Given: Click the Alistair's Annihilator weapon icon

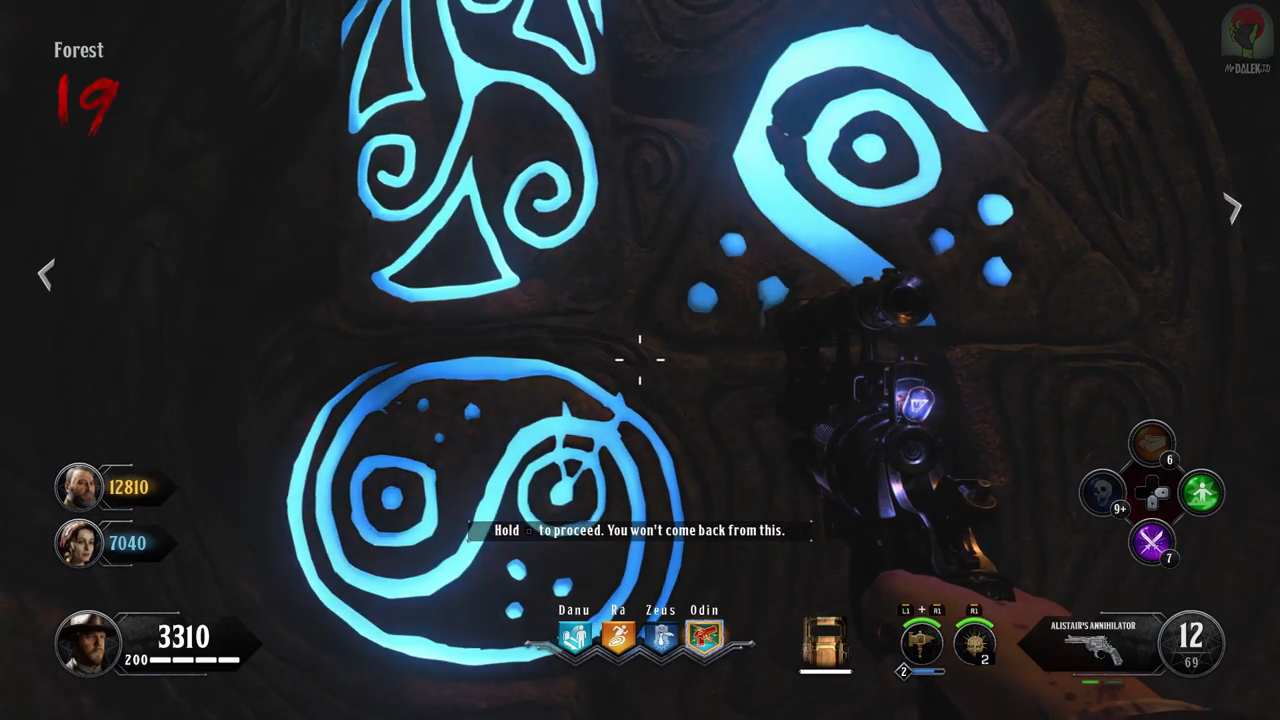Looking at the screenshot, I should [1092, 650].
